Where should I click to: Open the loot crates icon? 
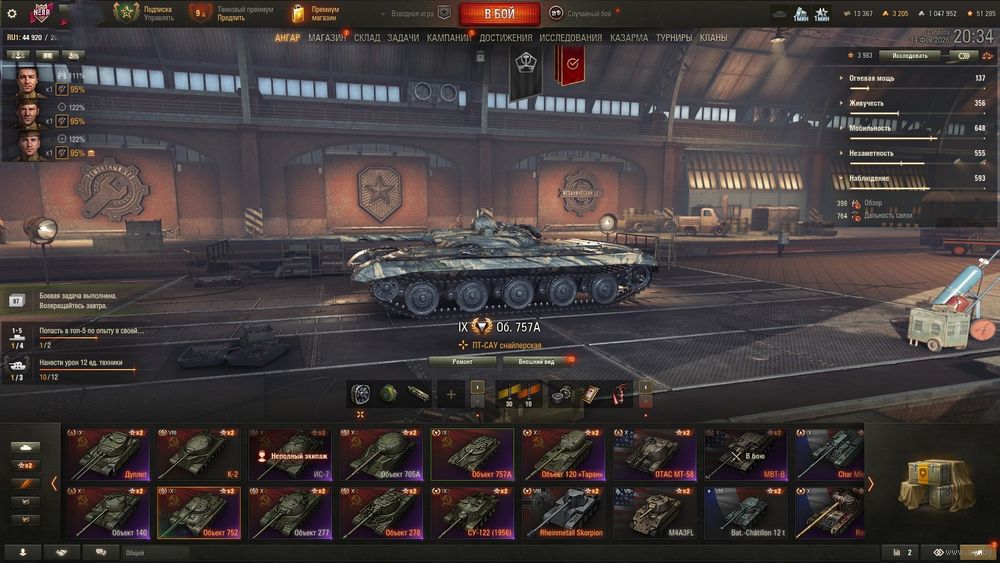935,485
